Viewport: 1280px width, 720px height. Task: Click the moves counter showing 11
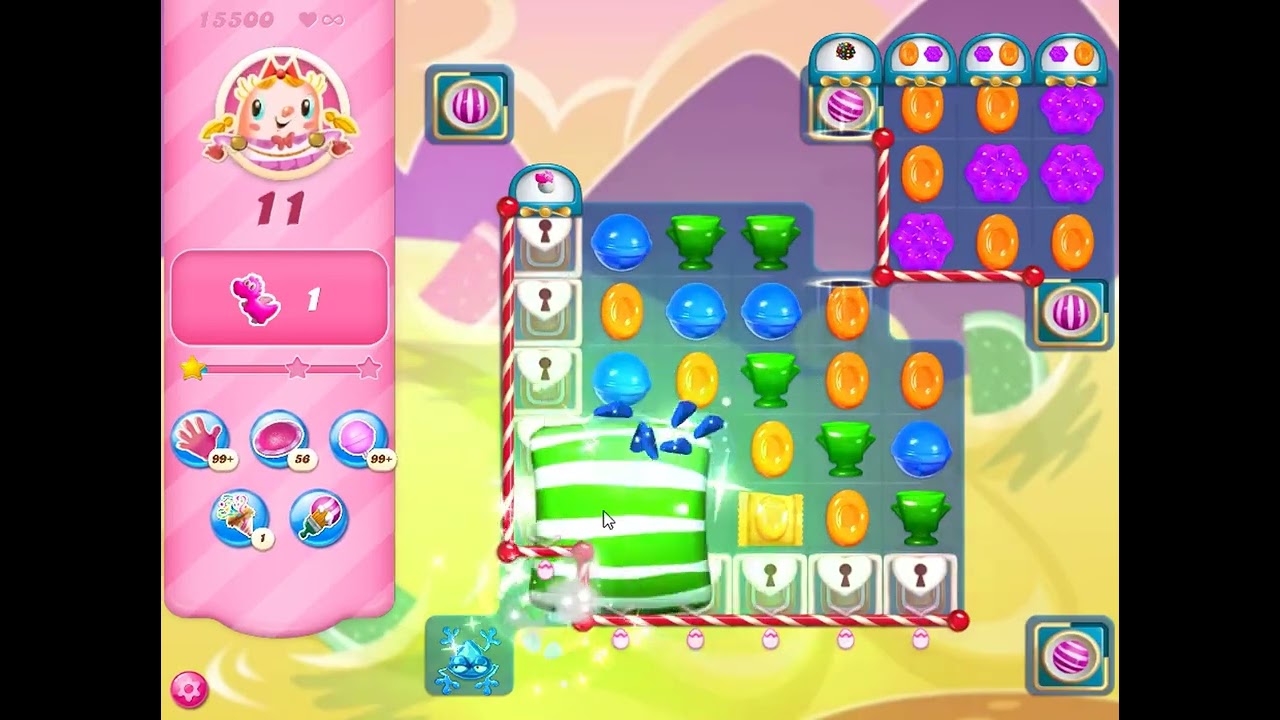click(x=280, y=208)
